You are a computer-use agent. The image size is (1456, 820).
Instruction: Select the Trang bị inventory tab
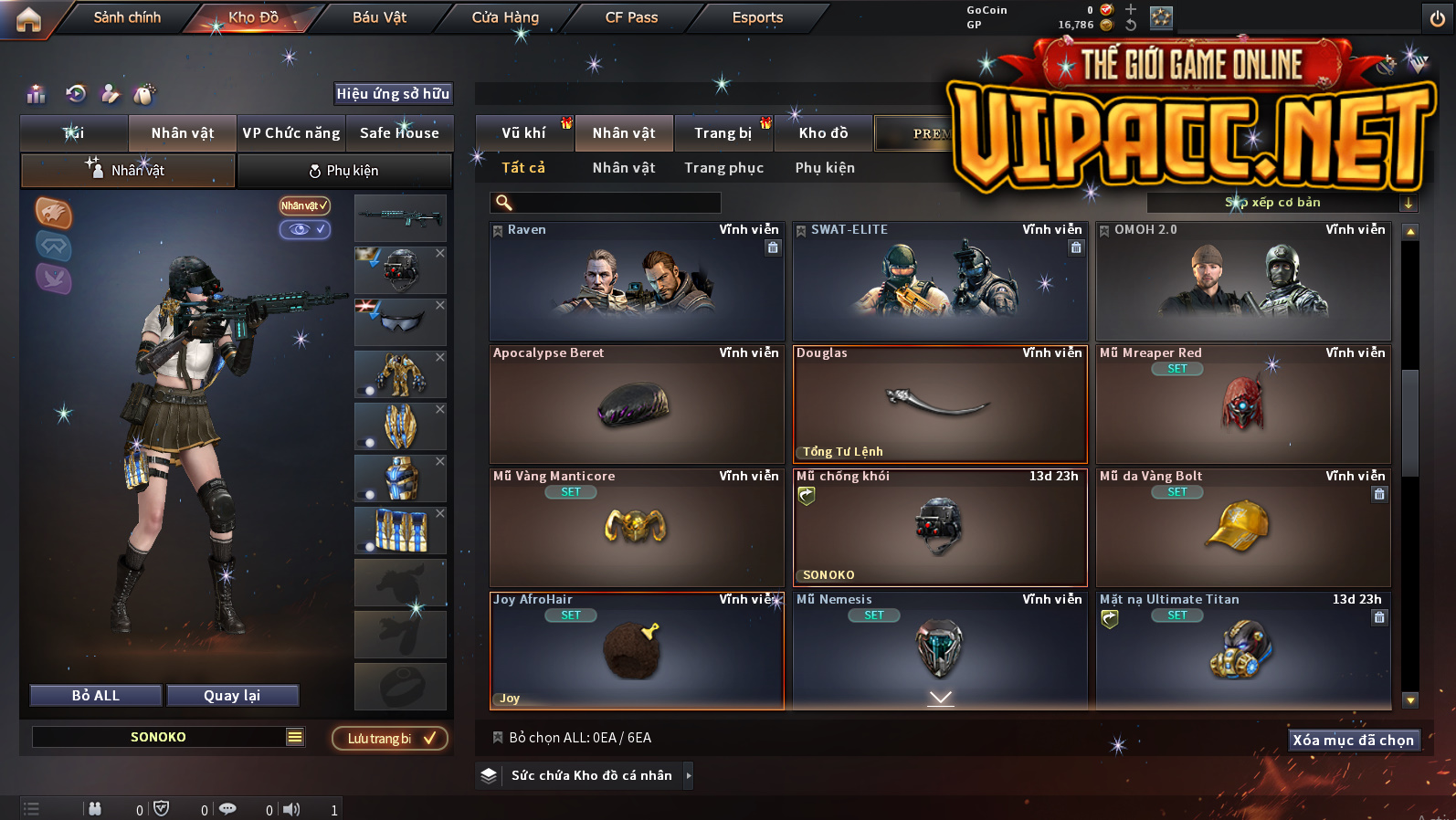[723, 133]
